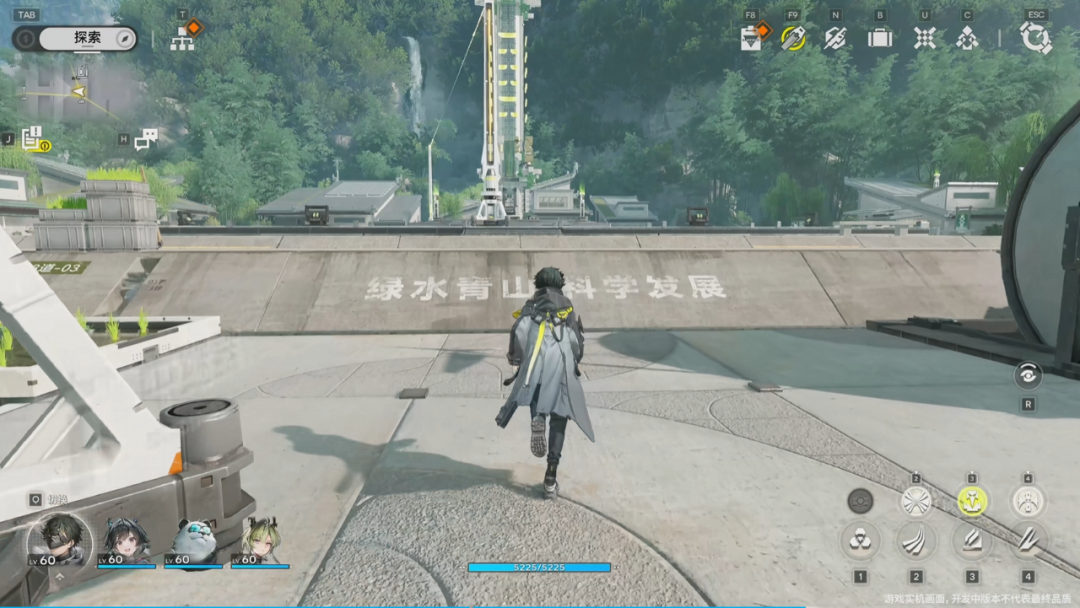Screen dimensions: 1080x608
Task: Open the operator figure icon
Action: coord(967,38)
